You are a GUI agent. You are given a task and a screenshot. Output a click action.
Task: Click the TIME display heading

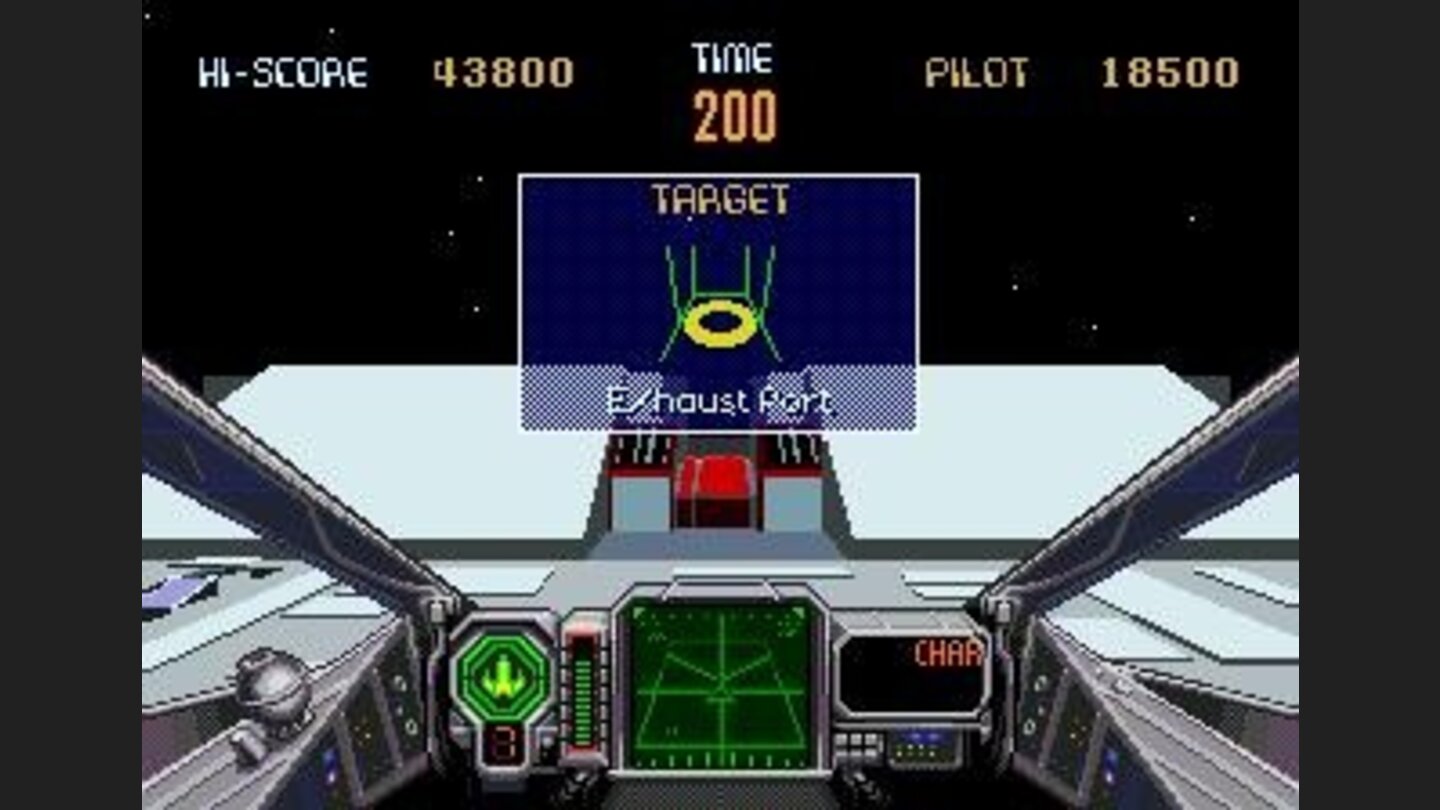point(731,58)
